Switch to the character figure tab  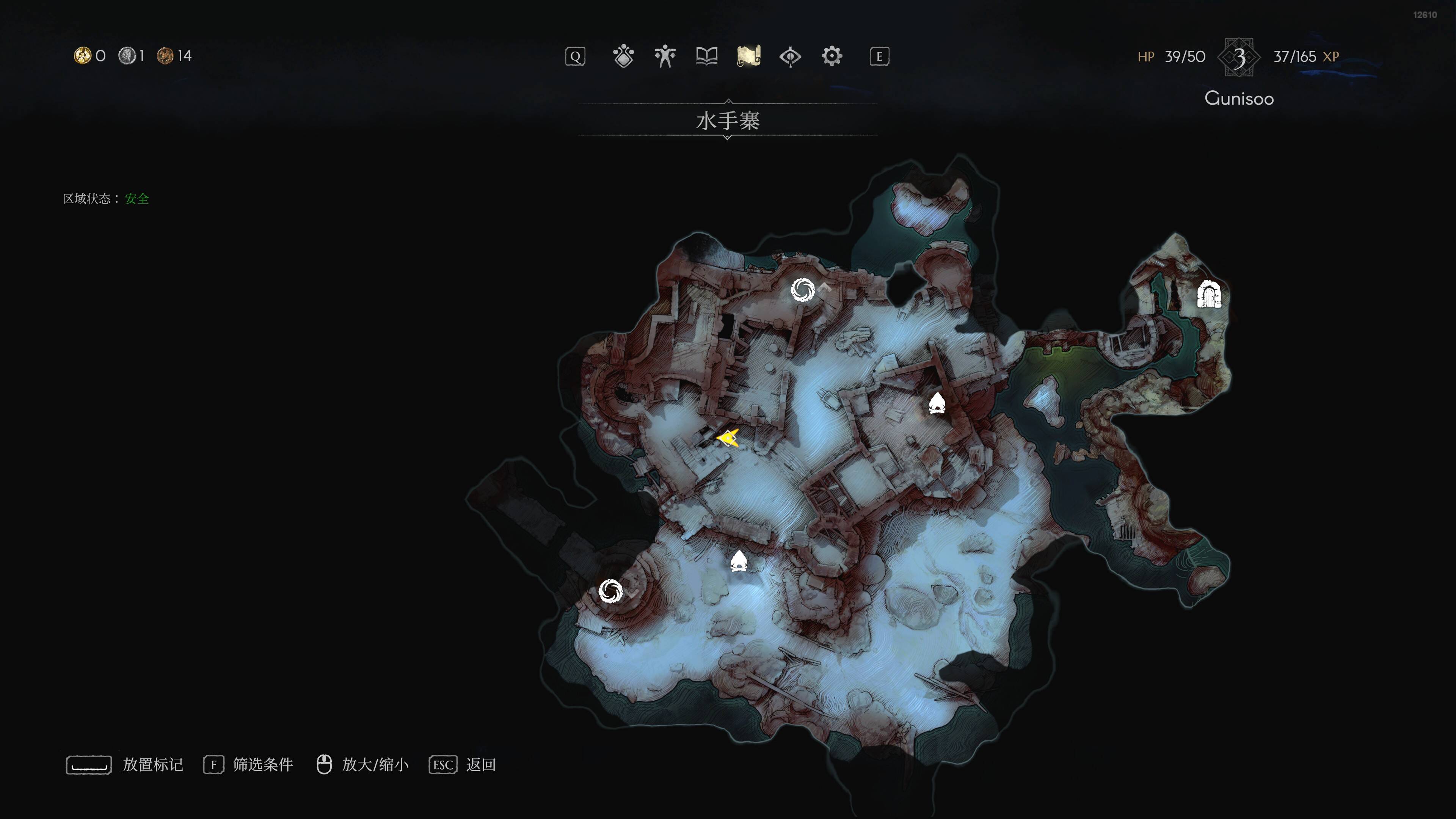(x=665, y=56)
